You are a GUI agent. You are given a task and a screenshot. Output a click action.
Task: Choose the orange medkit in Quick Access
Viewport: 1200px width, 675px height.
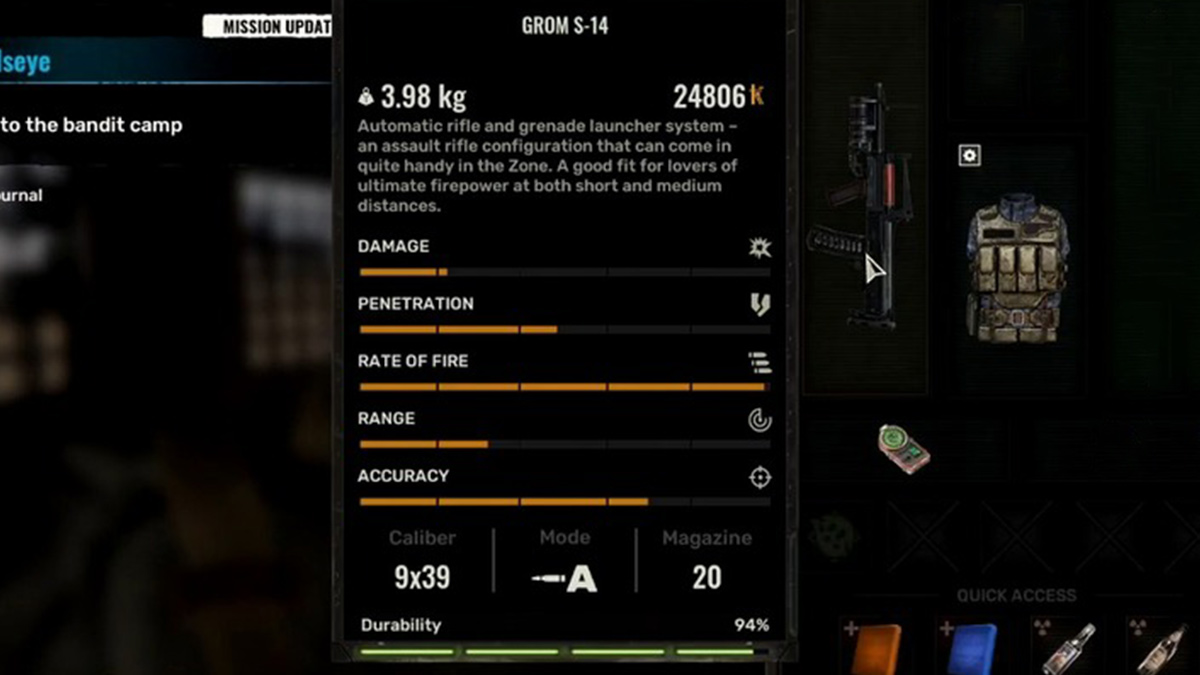click(877, 647)
